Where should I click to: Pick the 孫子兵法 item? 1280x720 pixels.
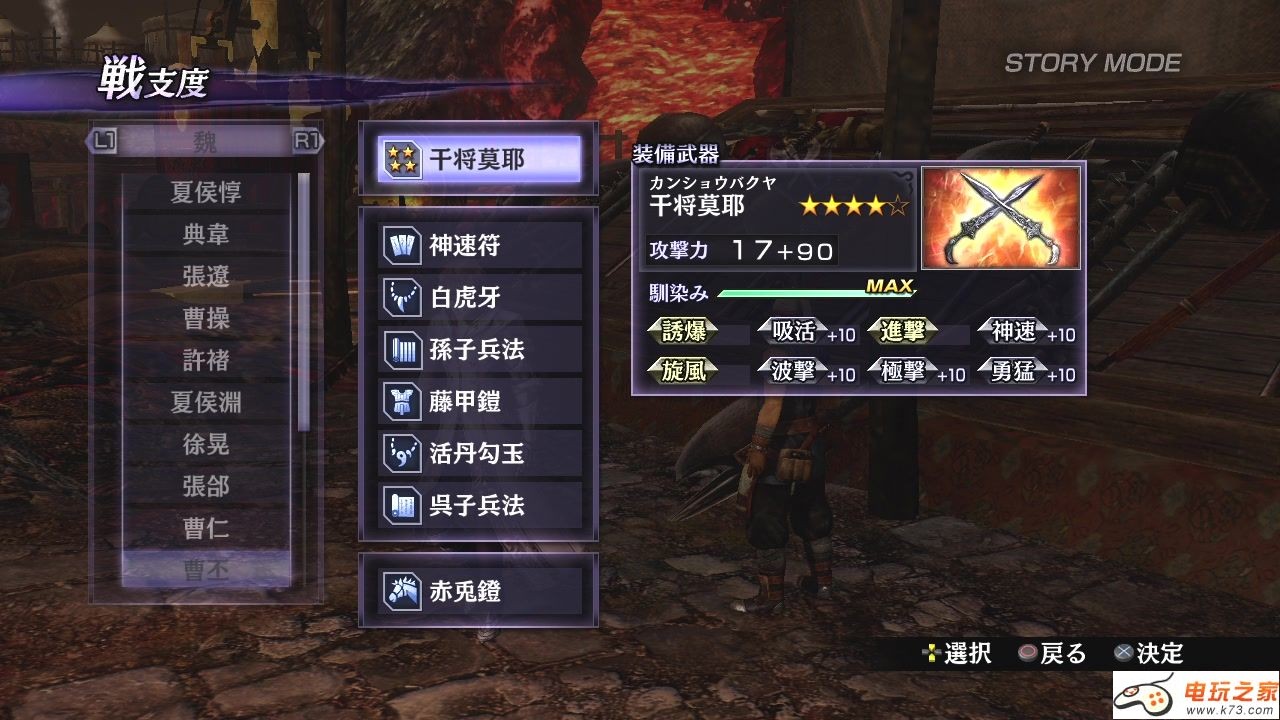coord(481,350)
